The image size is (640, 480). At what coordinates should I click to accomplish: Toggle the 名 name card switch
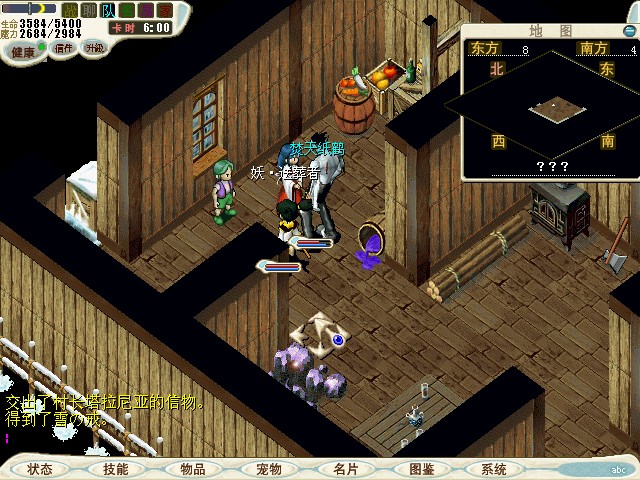(125, 9)
